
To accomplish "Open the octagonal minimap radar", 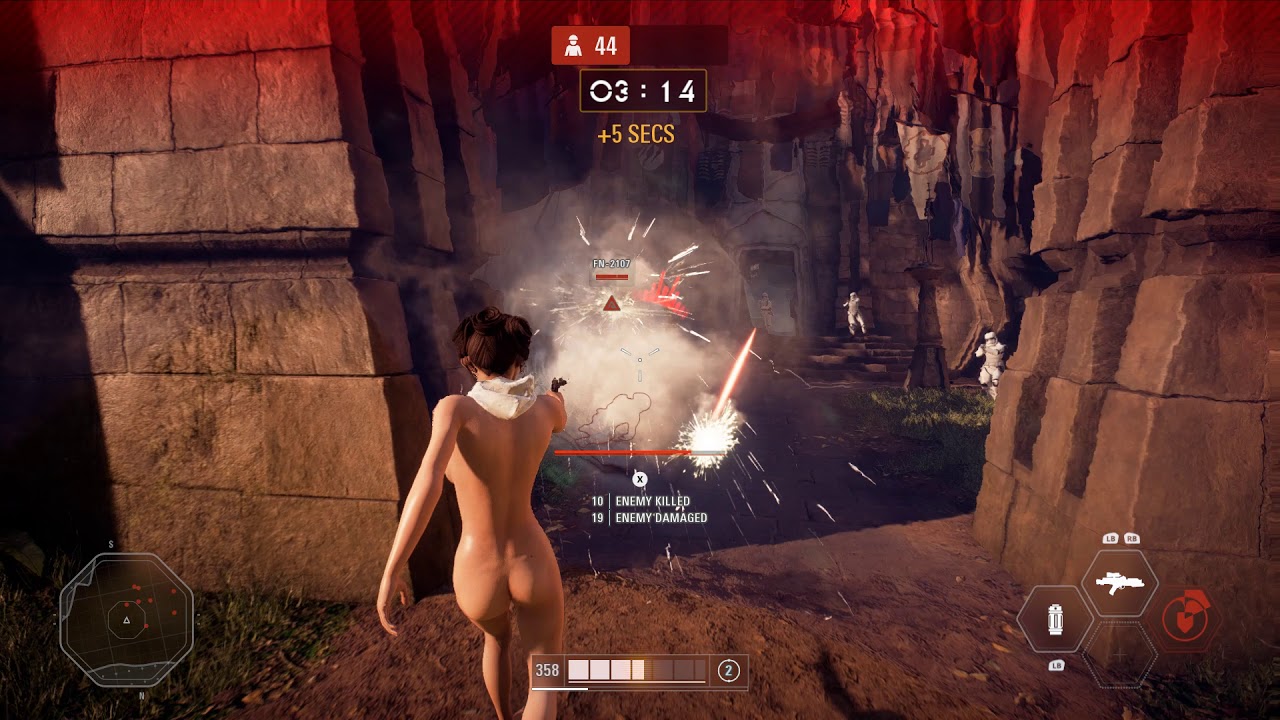I will point(126,619).
